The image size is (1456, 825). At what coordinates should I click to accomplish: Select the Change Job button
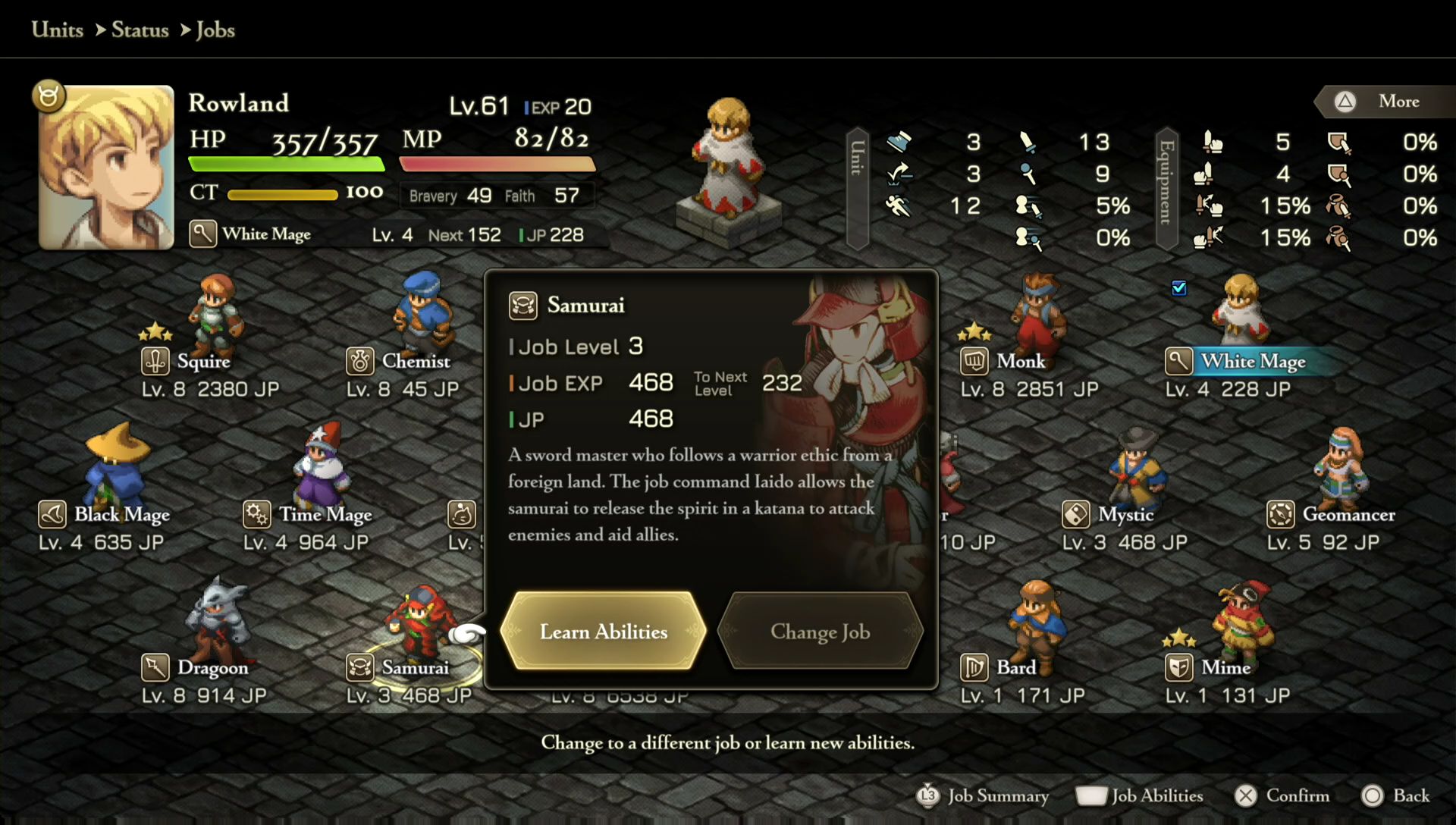tap(820, 631)
